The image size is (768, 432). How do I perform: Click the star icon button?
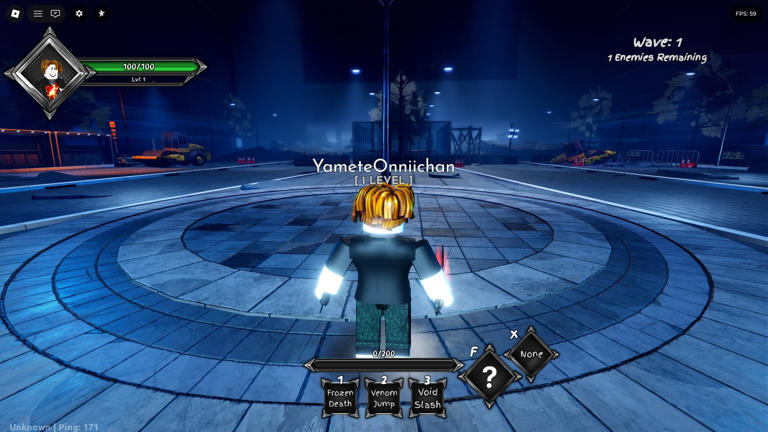101,14
